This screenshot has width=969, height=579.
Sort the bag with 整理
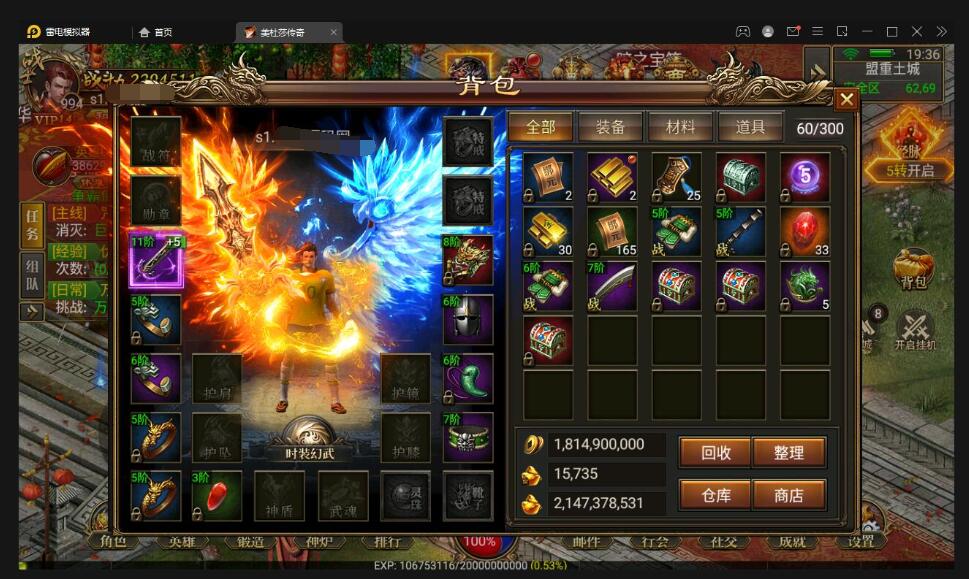[x=788, y=452]
